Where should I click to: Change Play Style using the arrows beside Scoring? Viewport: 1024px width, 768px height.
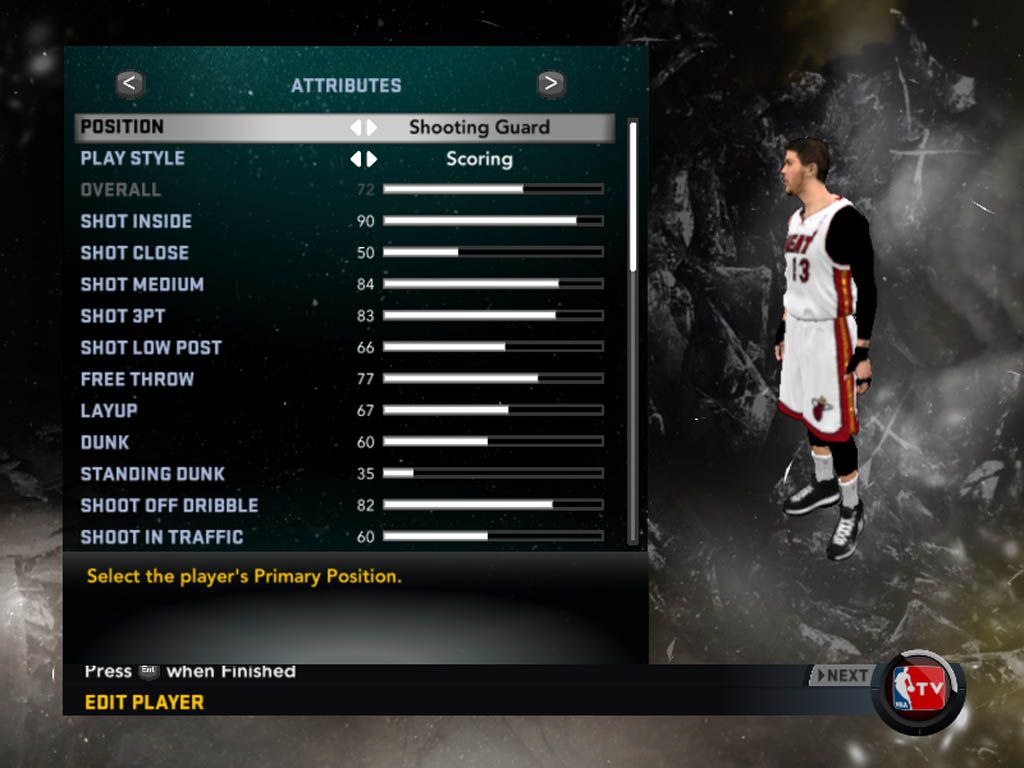coord(363,159)
